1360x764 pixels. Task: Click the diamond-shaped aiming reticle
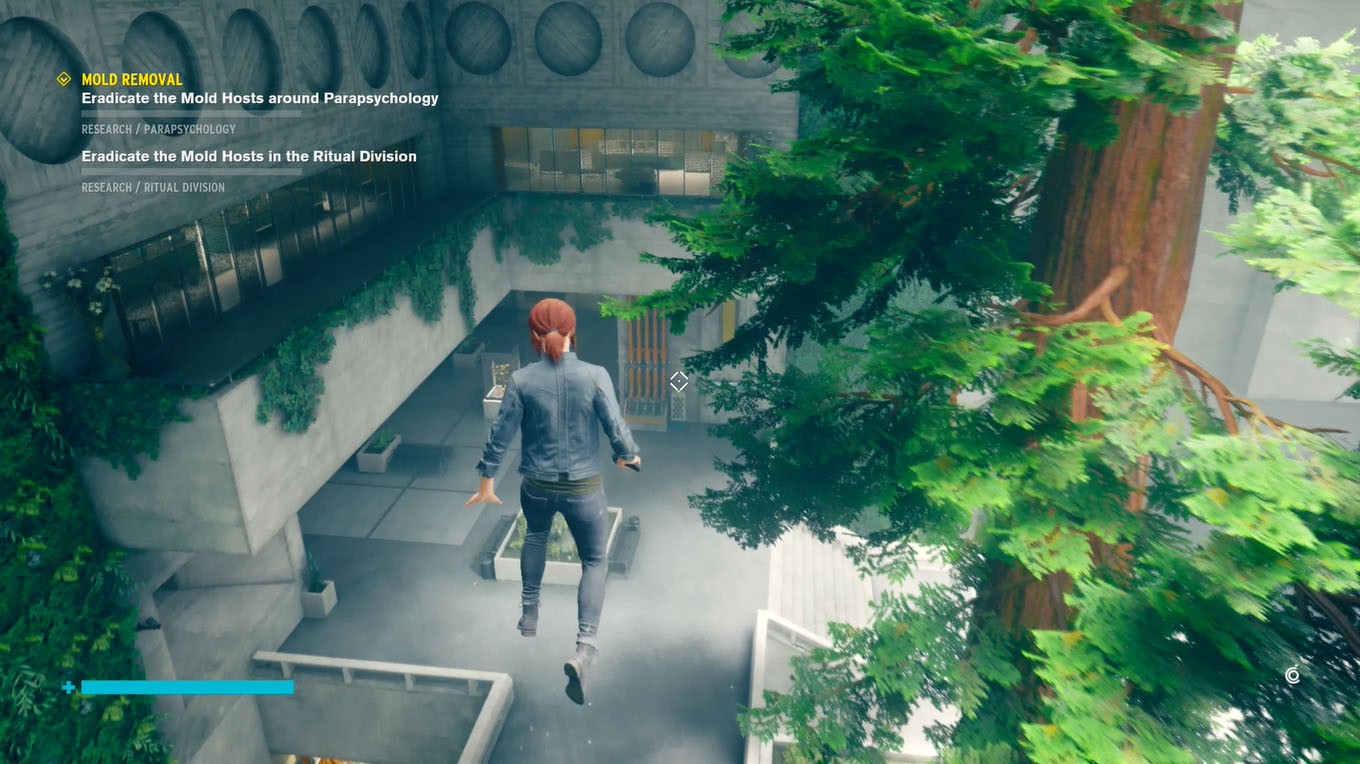pyautogui.click(x=677, y=381)
